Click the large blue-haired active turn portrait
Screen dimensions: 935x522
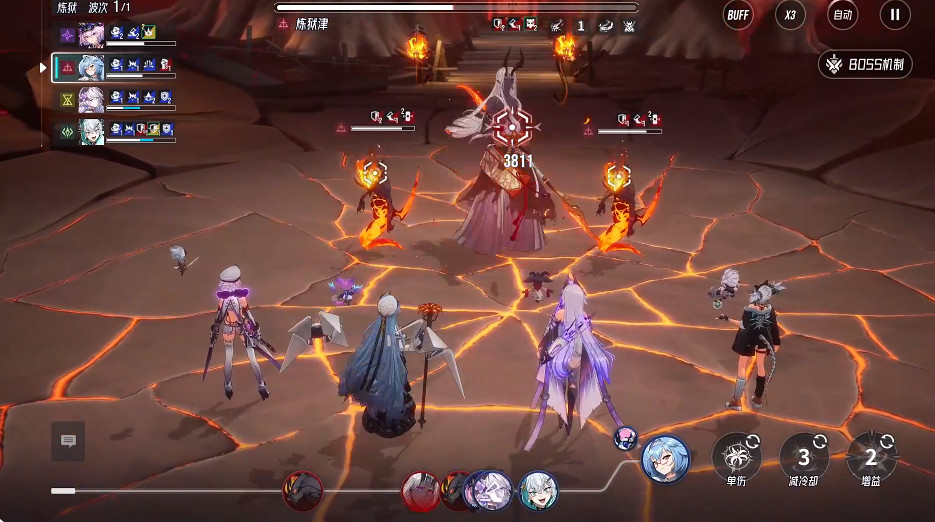point(665,459)
